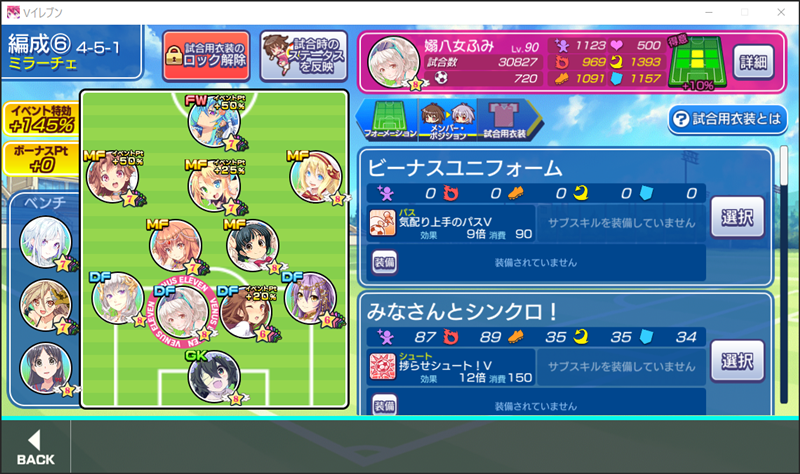Switch to the 試合用衣装 tab
The image size is (800, 474).
coord(503,120)
